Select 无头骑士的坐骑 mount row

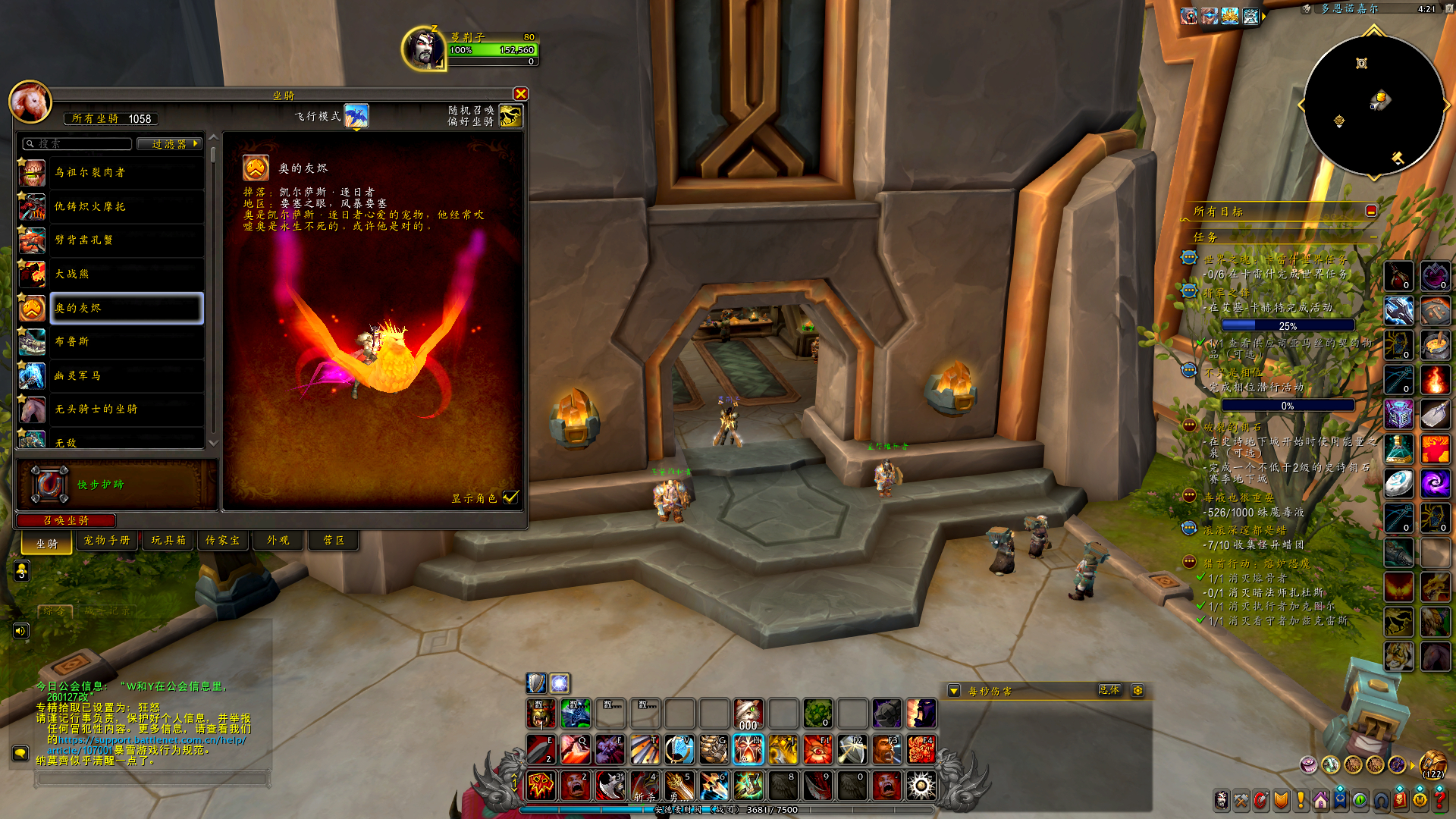click(x=126, y=409)
